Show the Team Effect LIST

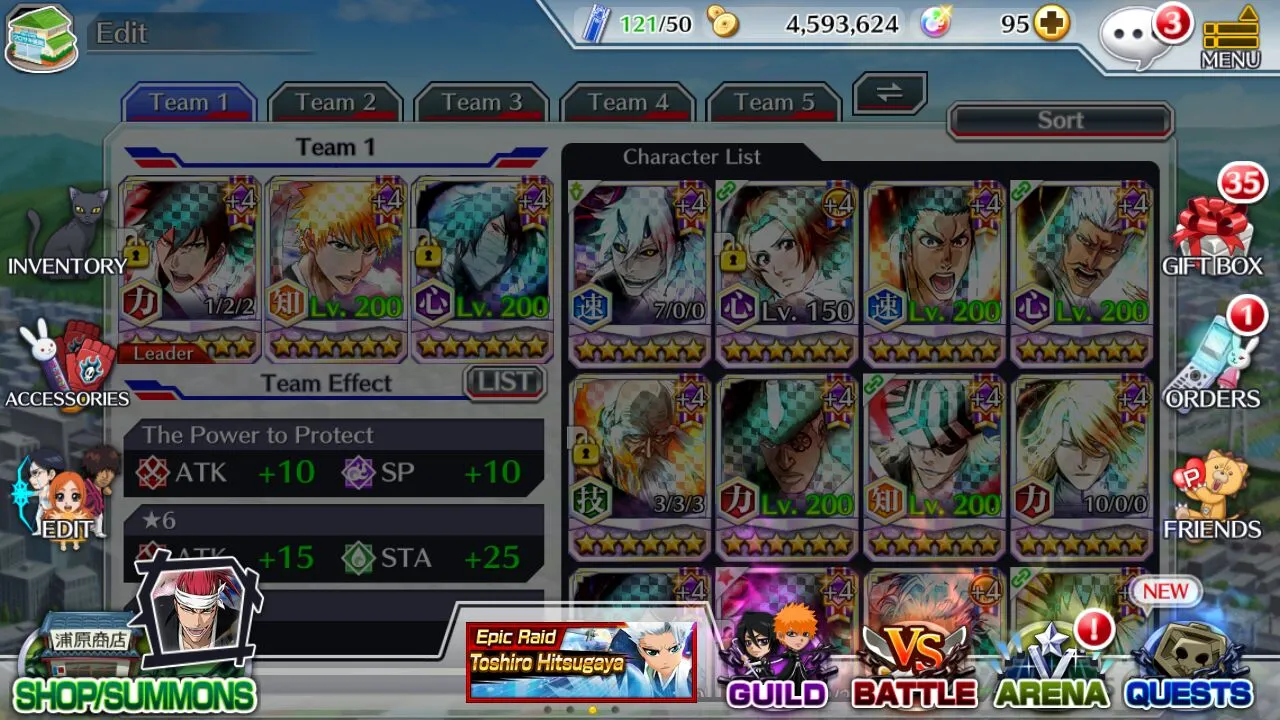pos(505,382)
